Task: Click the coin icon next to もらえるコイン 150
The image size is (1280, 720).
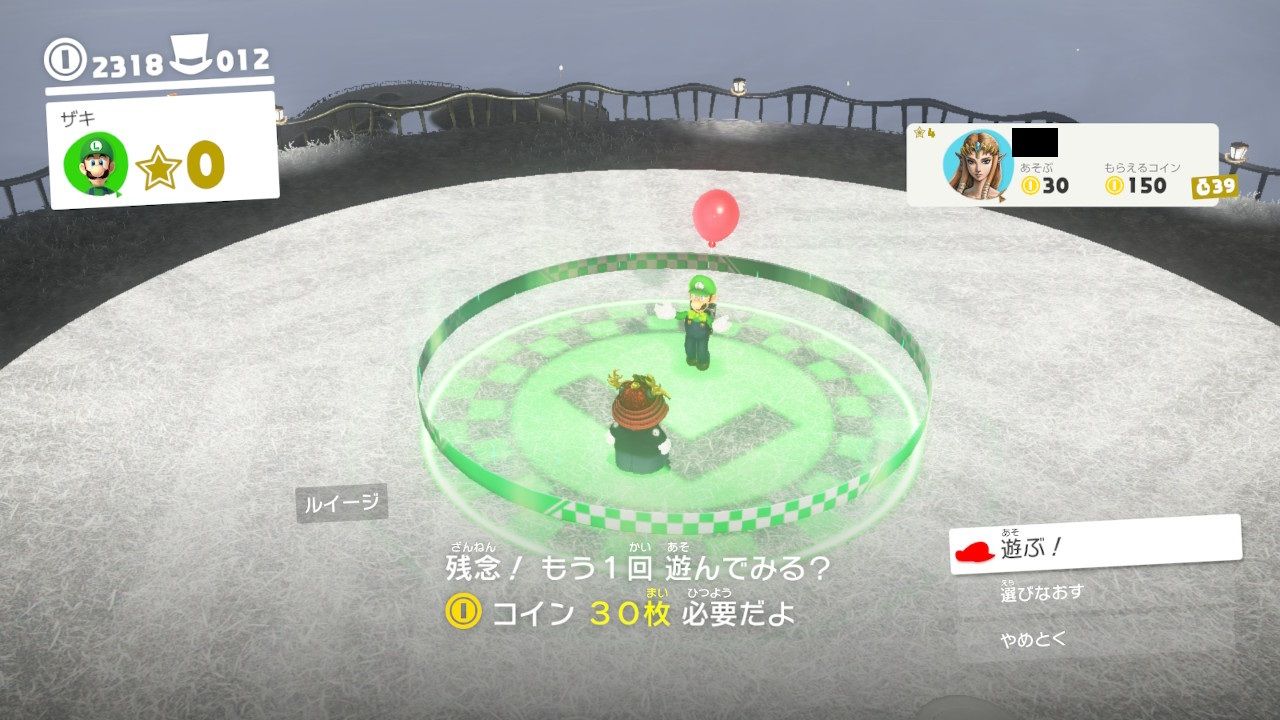Action: 1113,186
